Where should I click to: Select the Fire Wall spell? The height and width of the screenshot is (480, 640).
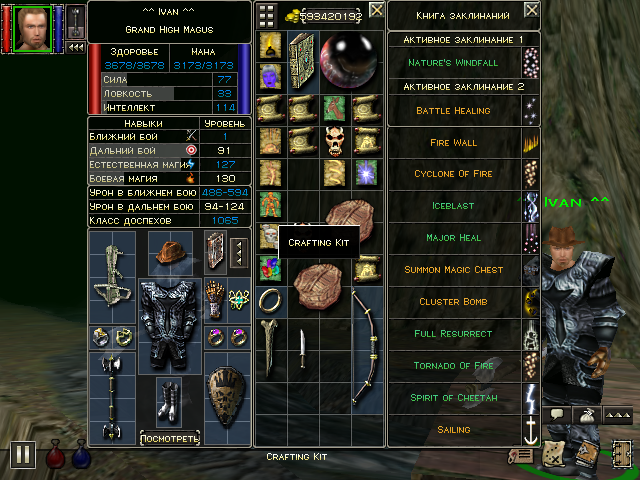pos(453,143)
